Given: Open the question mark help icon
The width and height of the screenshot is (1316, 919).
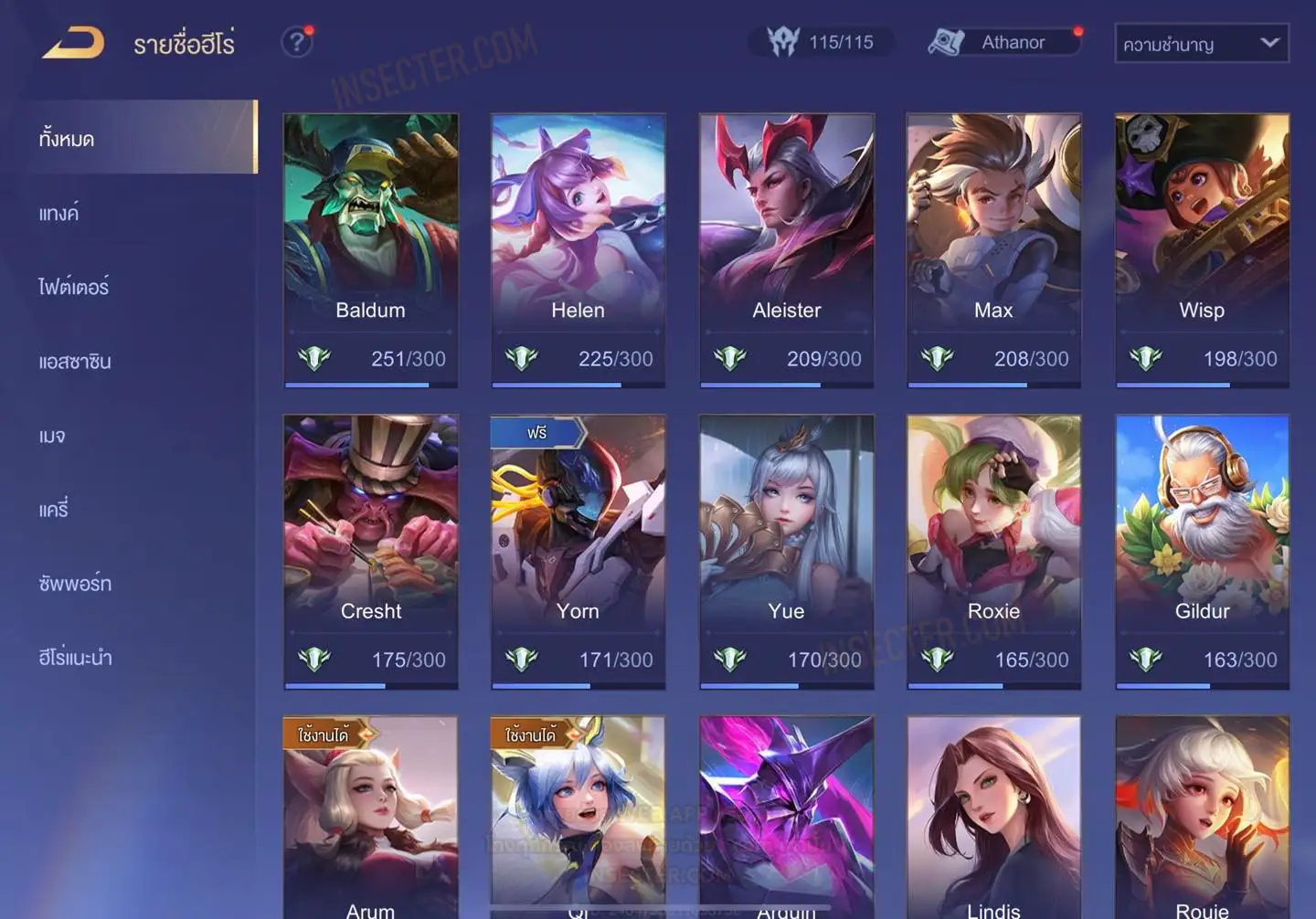Looking at the screenshot, I should 297,42.
